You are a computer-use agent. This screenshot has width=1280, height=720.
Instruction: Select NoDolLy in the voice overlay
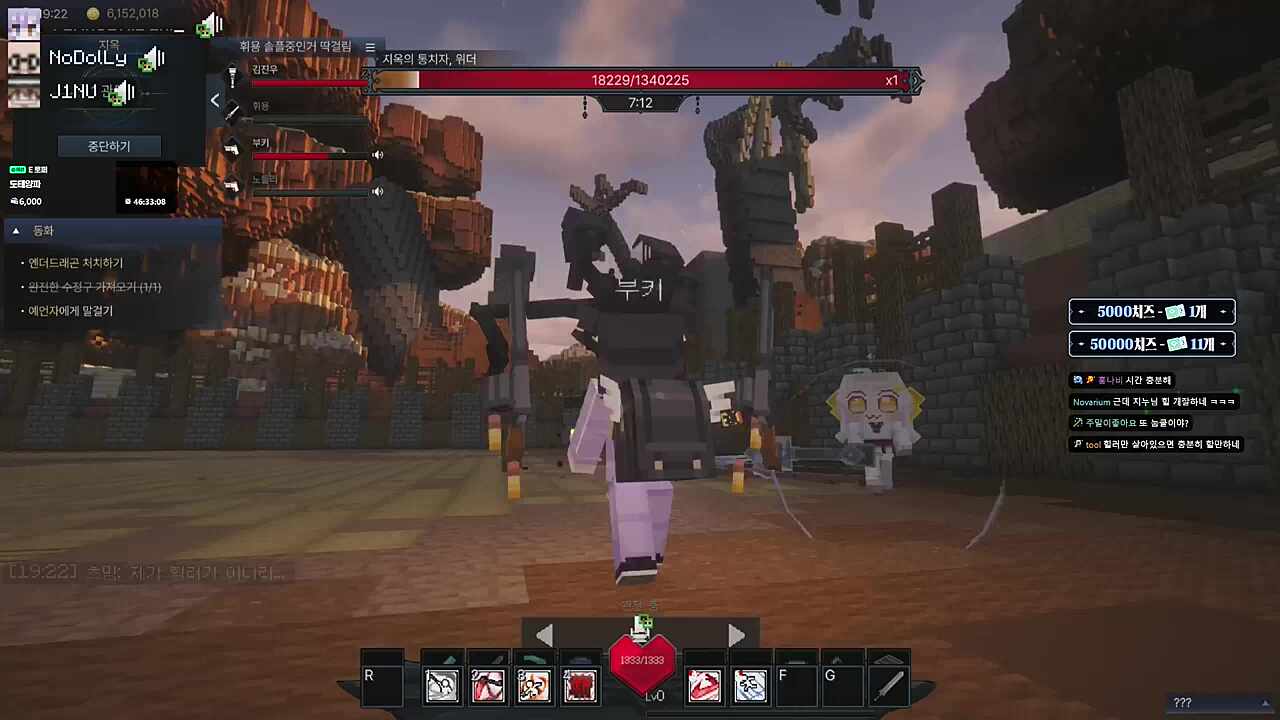(88, 58)
